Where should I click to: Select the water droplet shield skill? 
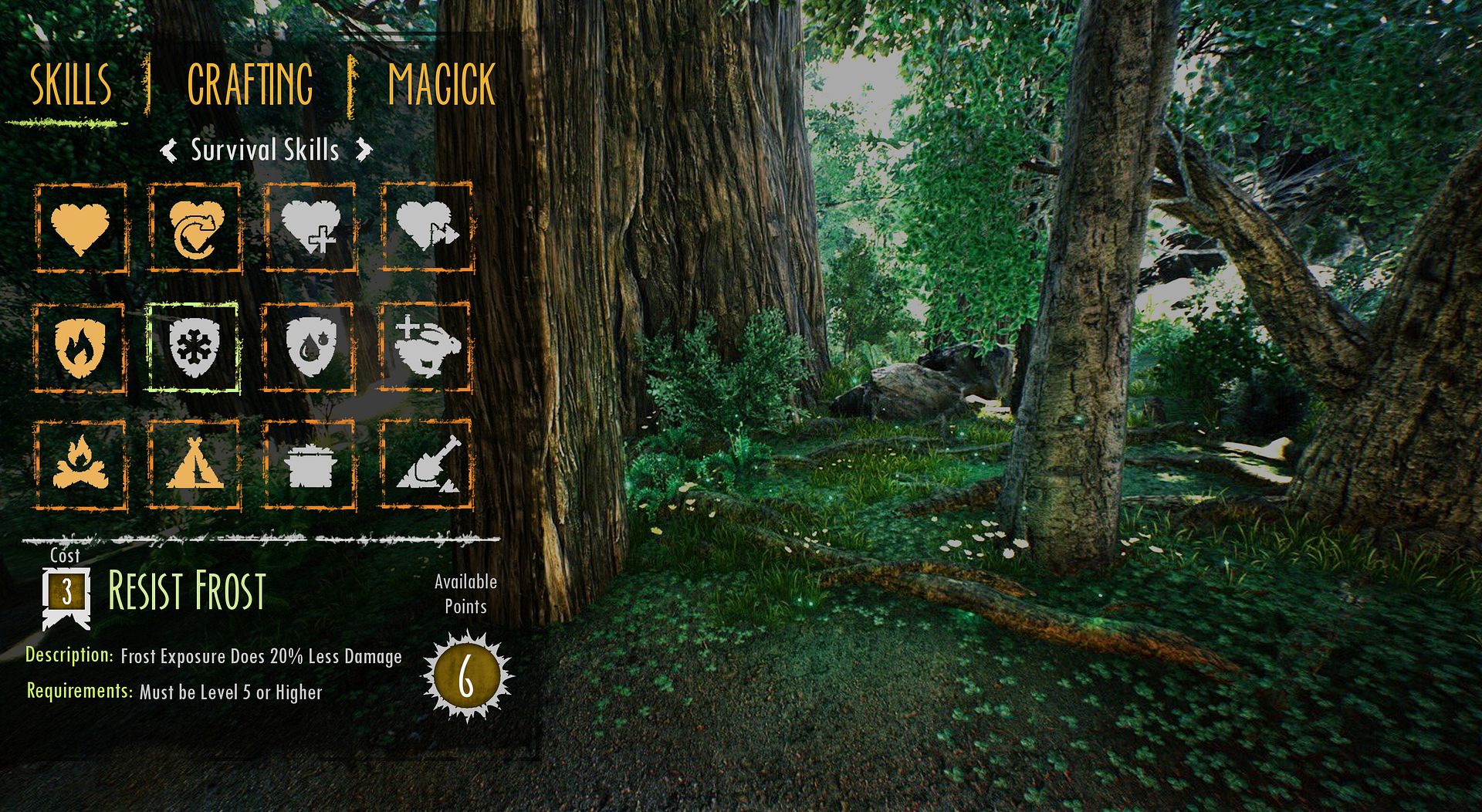[309, 348]
